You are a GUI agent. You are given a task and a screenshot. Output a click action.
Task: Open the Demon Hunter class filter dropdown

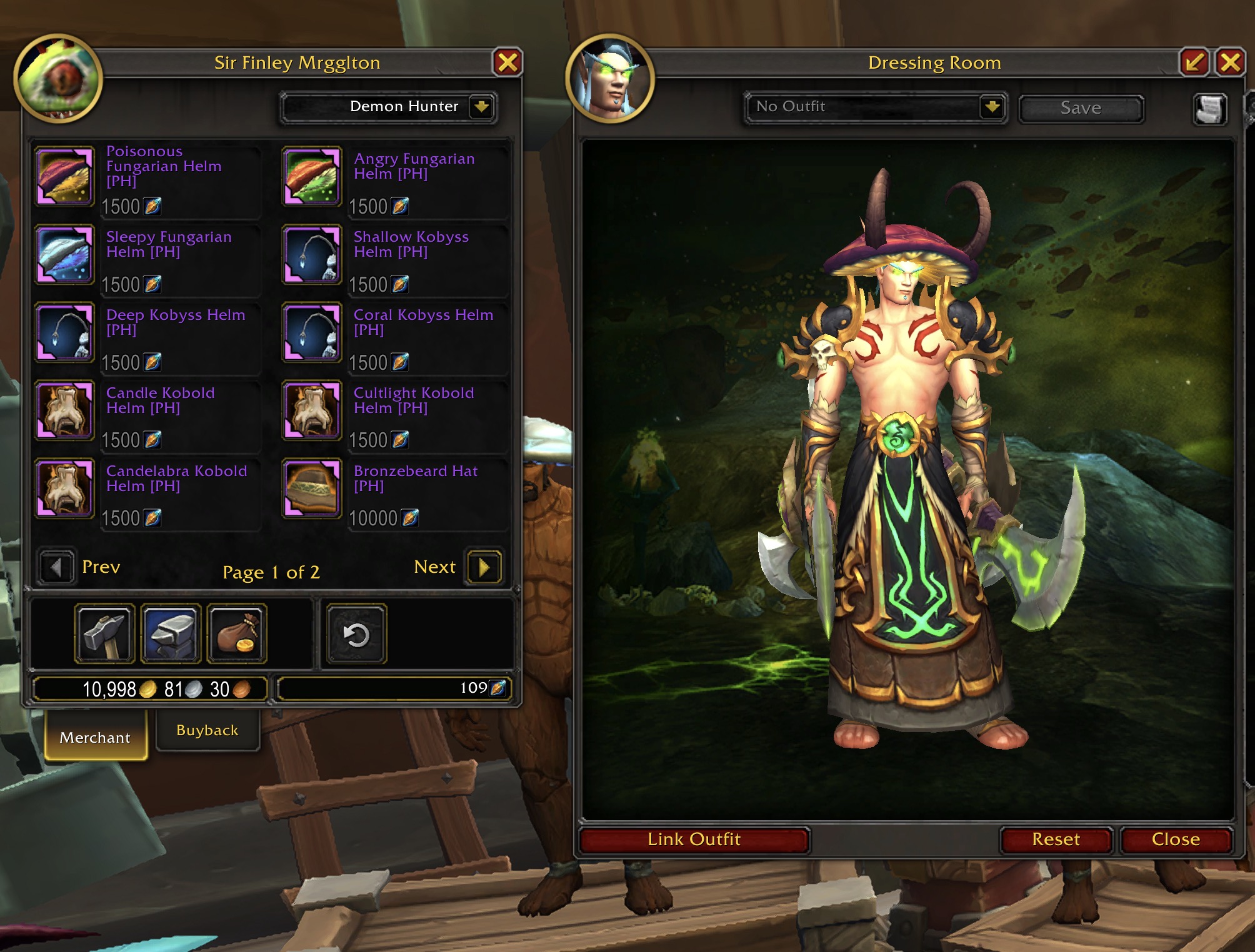click(482, 107)
